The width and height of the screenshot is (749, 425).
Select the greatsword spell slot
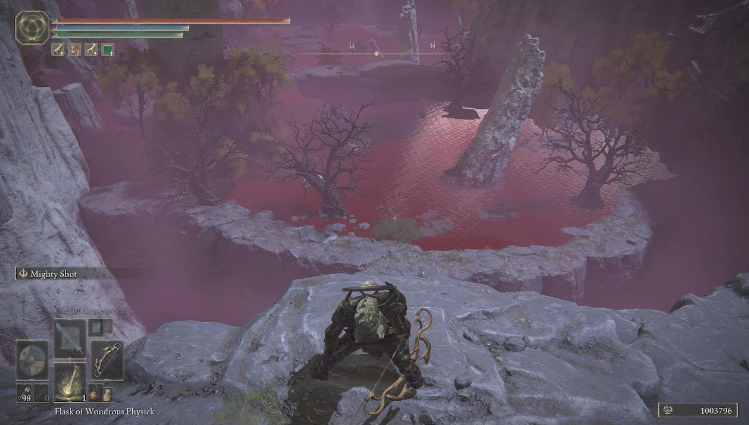[69, 338]
